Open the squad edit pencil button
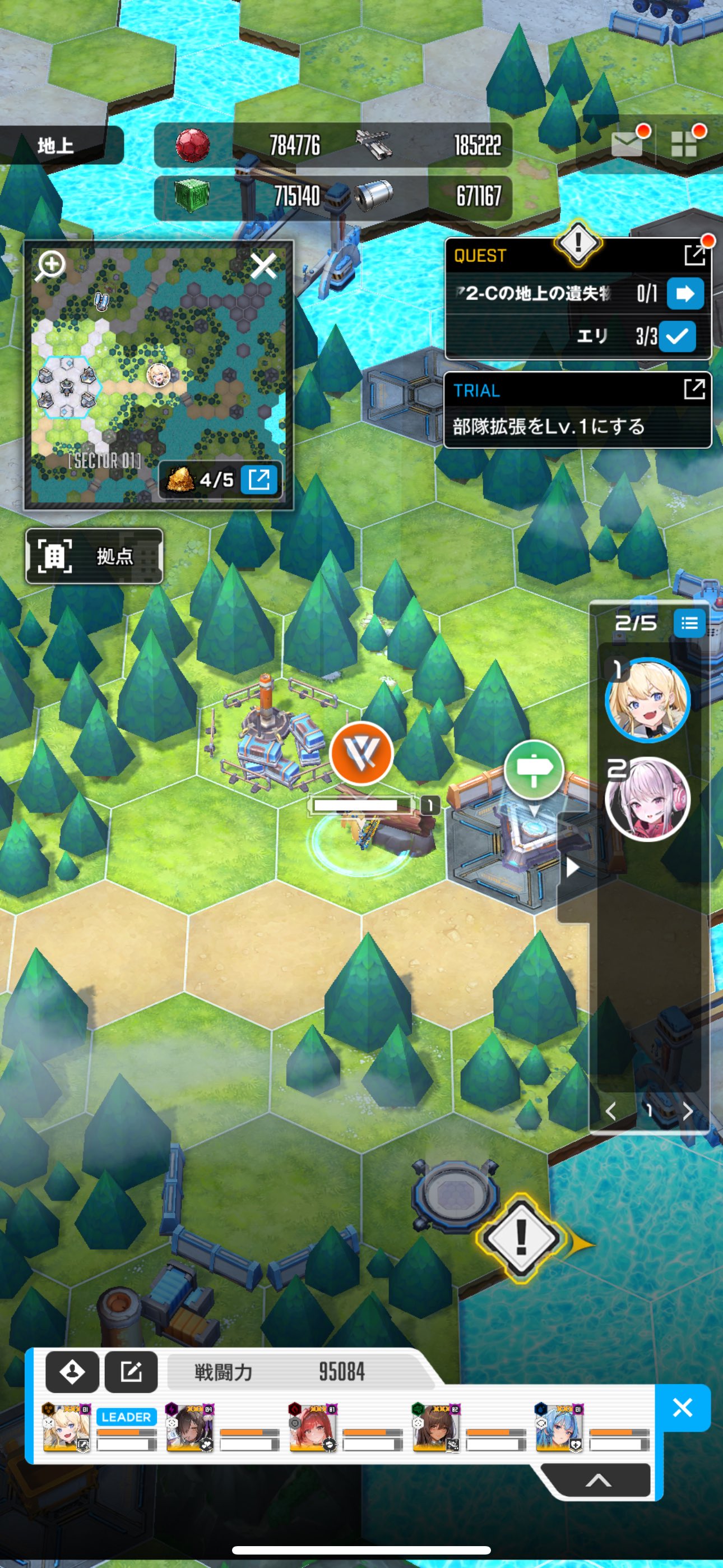 point(131,1371)
